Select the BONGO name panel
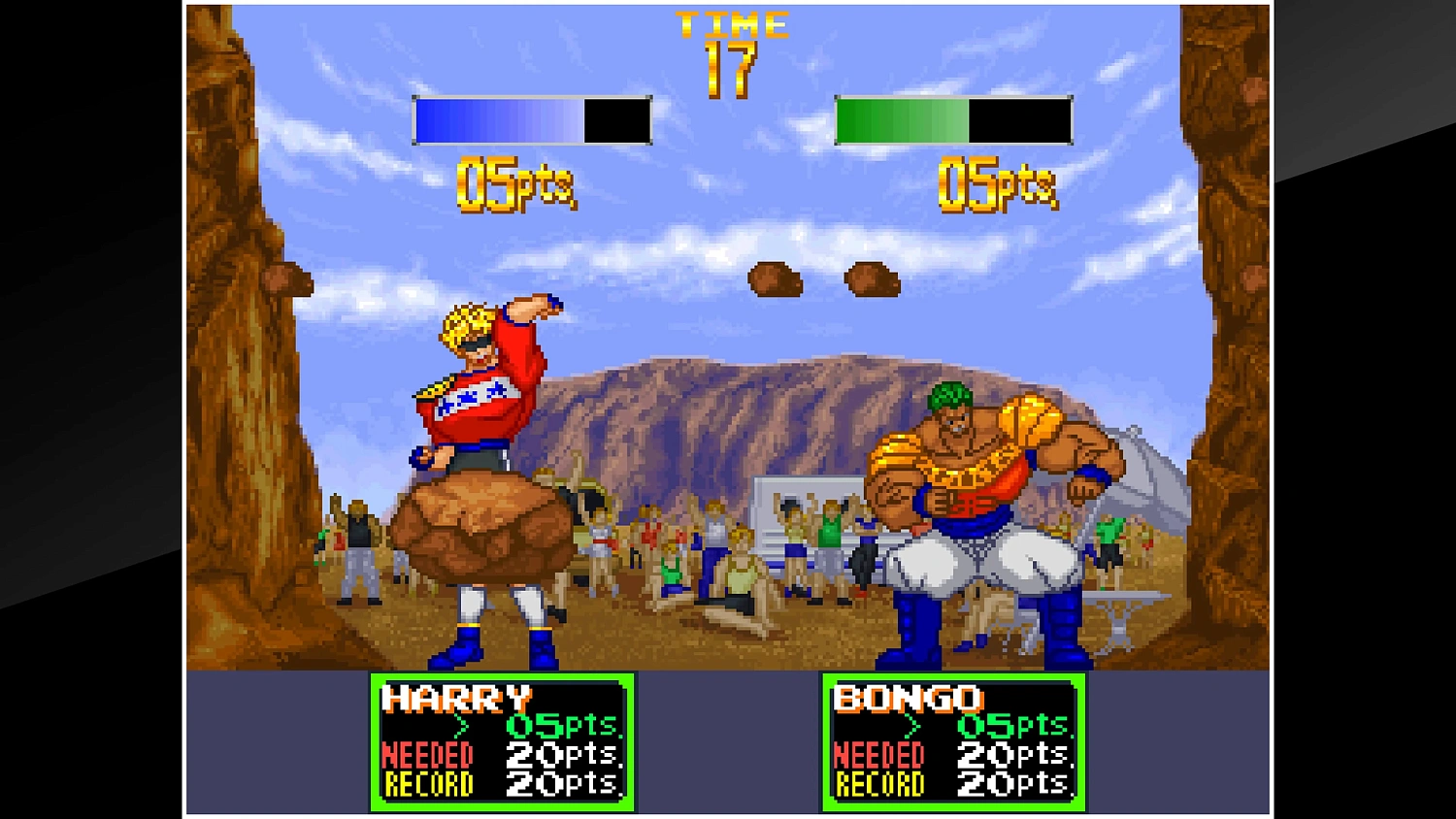Viewport: 1456px width, 819px height. pyautogui.click(x=910, y=697)
